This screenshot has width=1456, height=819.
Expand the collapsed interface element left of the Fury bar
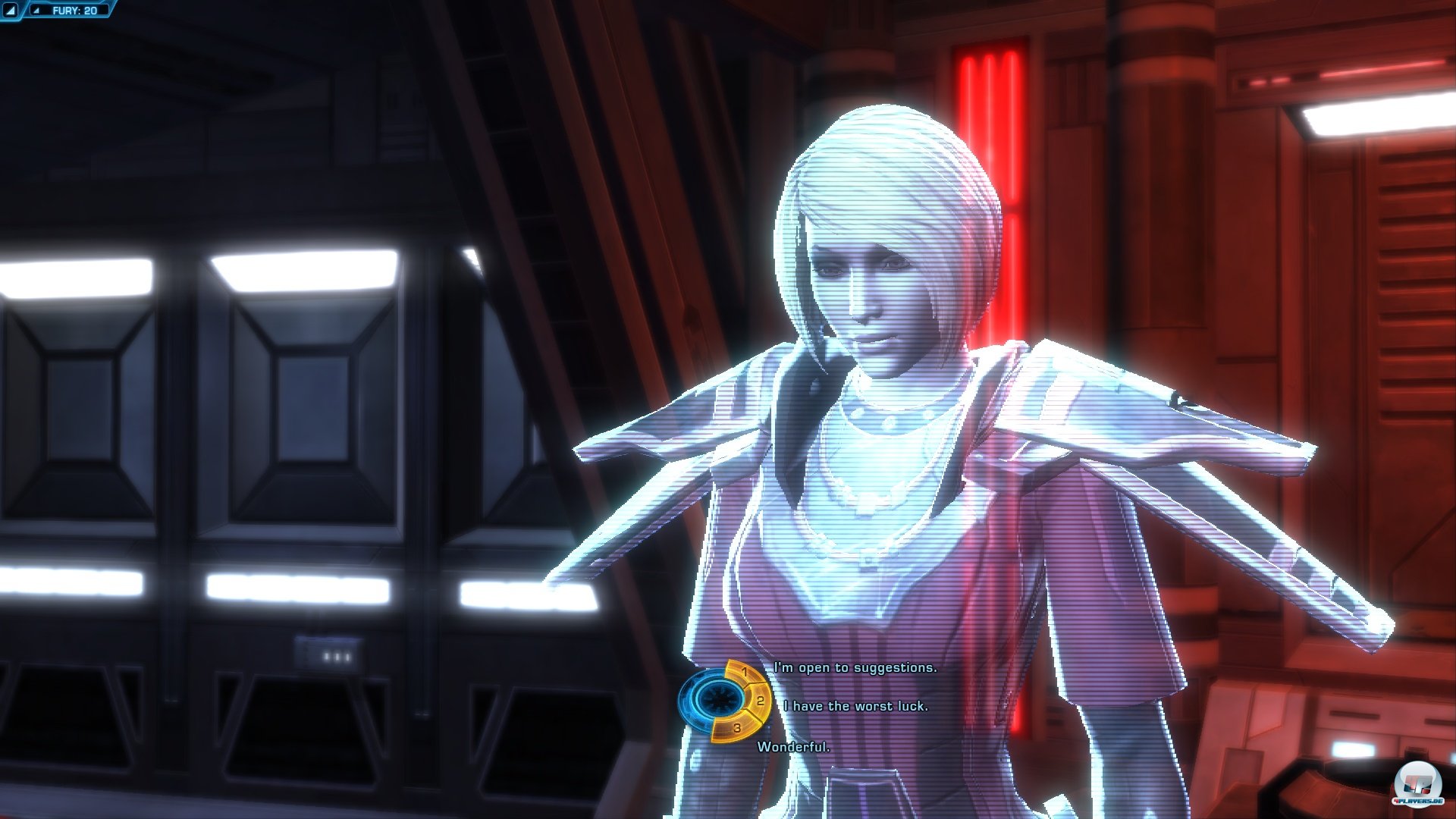tap(10, 10)
